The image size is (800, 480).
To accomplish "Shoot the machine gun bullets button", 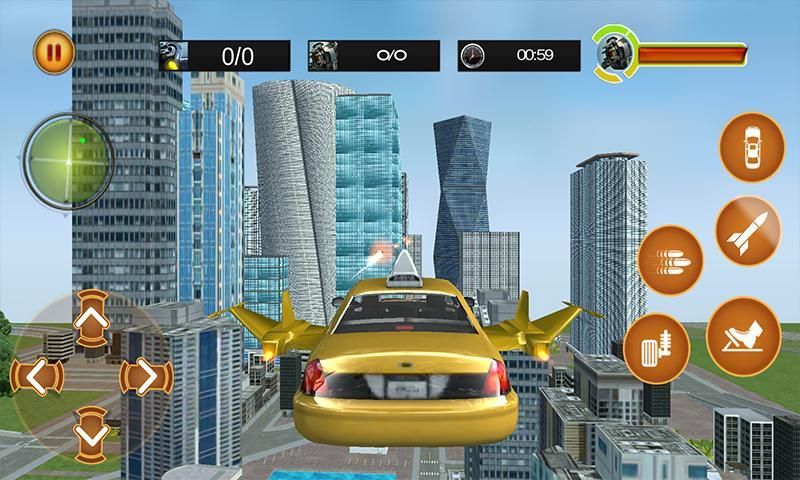I will coord(671,259).
